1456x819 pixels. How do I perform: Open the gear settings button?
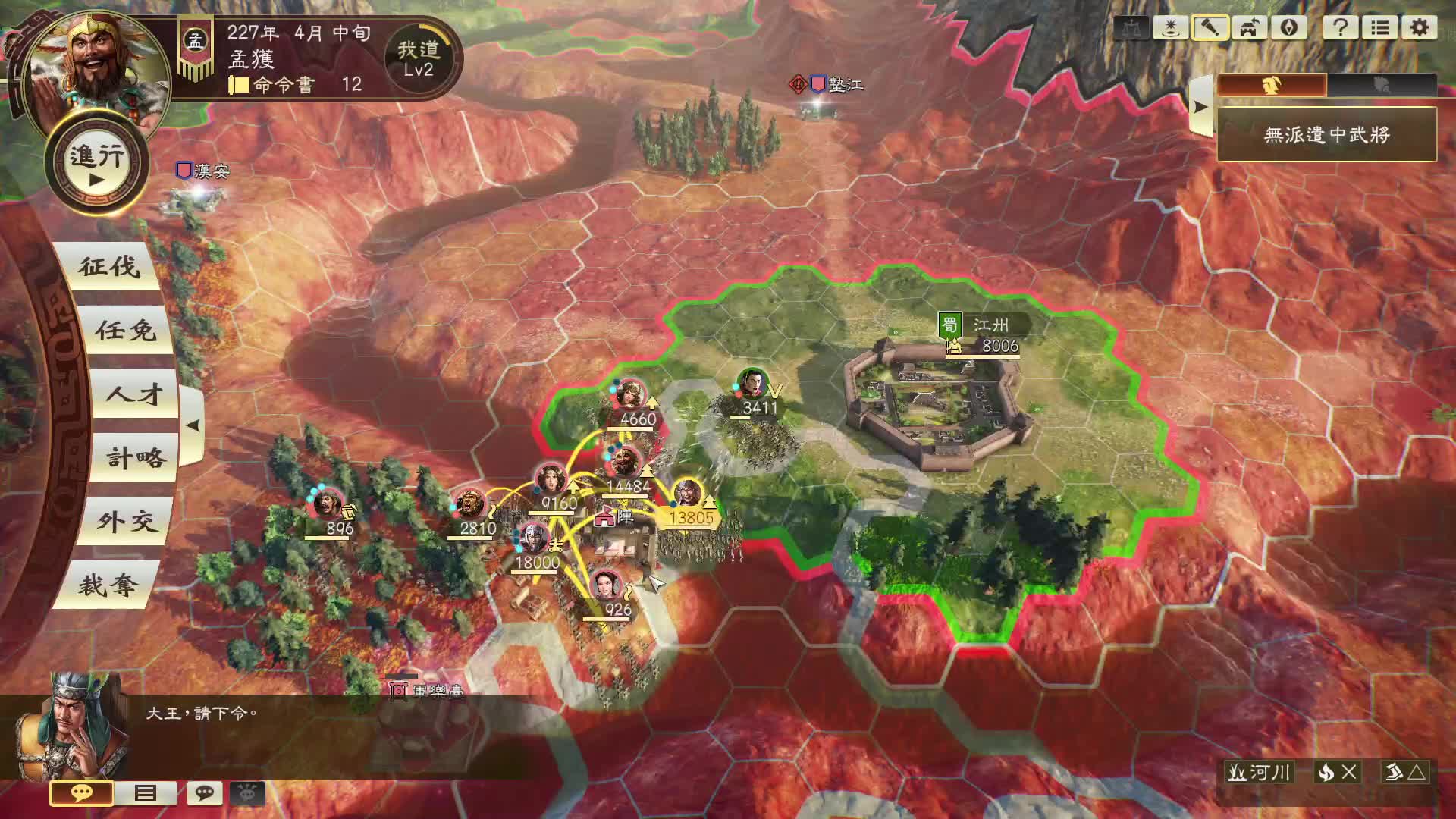(1419, 28)
